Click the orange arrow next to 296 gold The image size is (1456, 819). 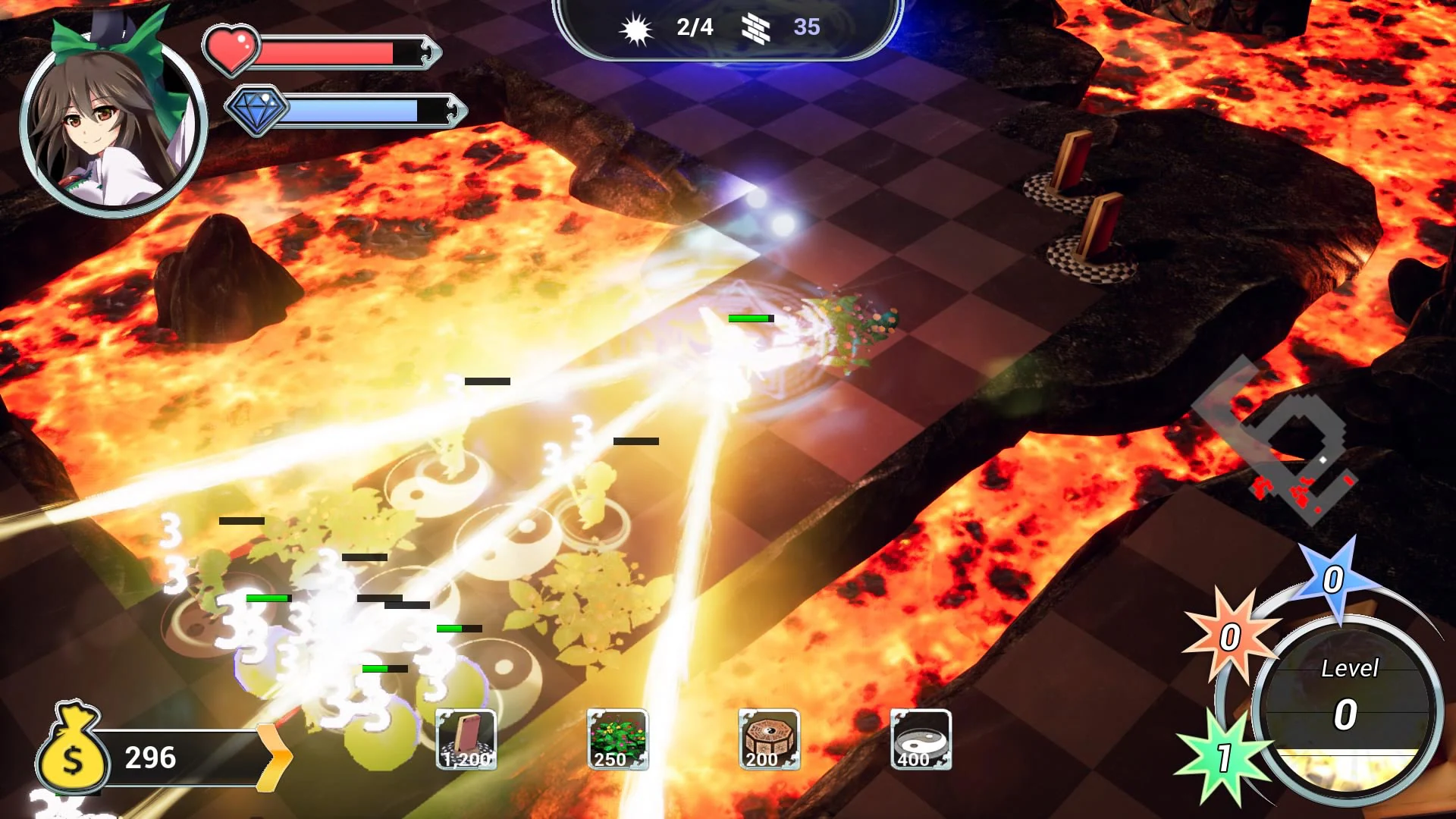[x=275, y=757]
